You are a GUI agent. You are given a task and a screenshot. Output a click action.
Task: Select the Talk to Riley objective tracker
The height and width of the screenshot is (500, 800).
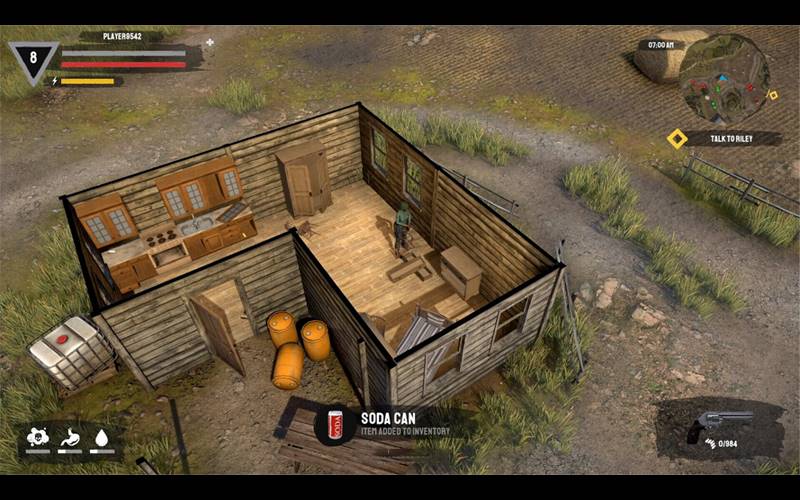pyautogui.click(x=716, y=139)
